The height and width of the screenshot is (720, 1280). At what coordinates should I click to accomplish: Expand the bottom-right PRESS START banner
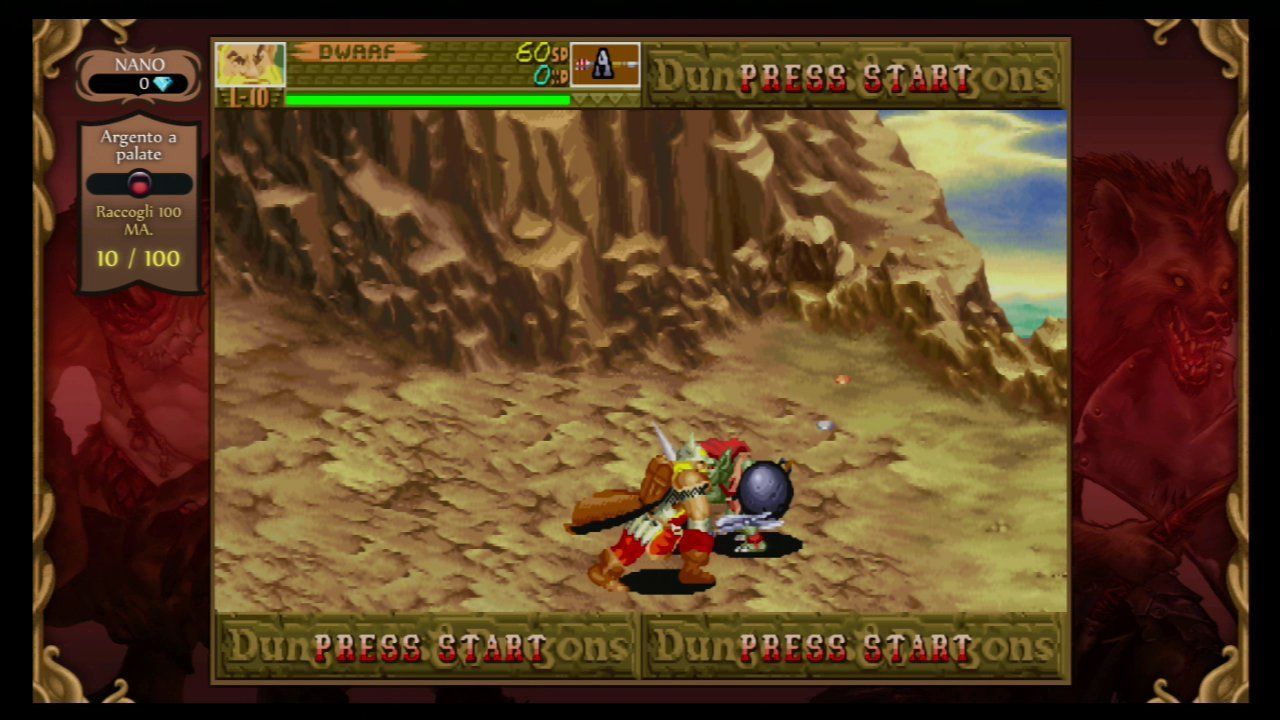(x=855, y=647)
